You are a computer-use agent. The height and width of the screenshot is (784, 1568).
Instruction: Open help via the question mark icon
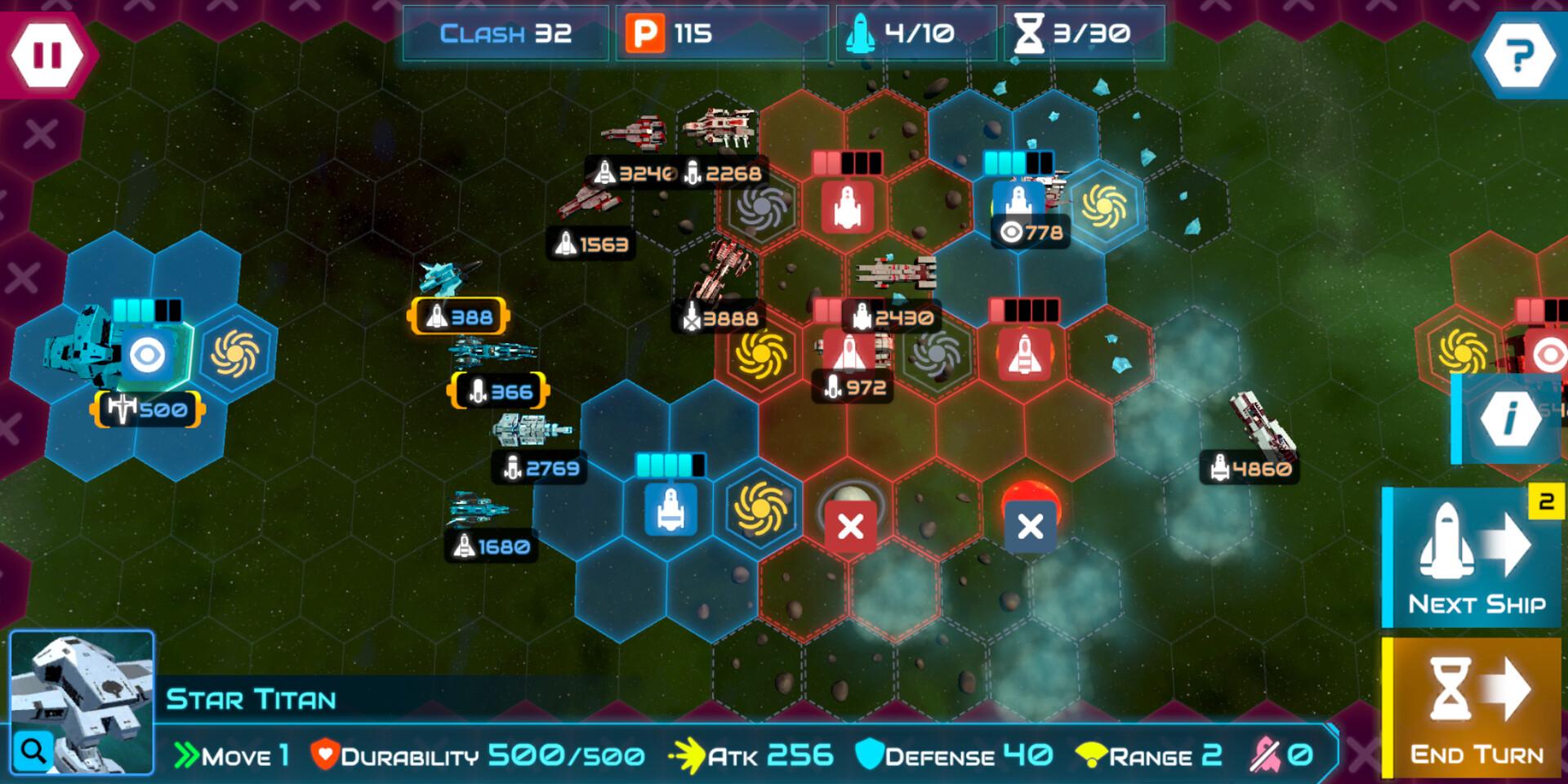[x=1521, y=56]
